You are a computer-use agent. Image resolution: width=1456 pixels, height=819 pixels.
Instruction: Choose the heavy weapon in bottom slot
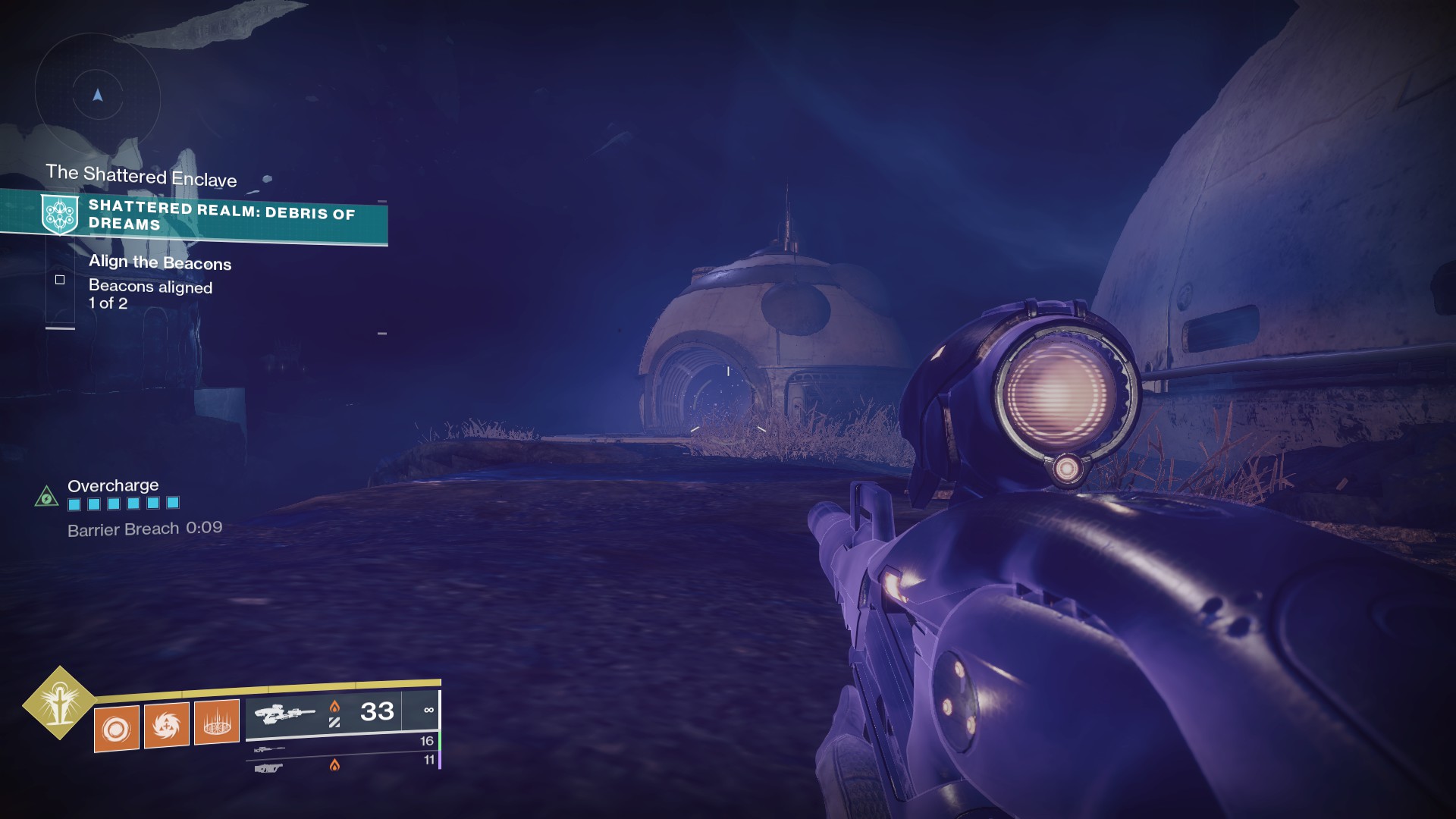pyautogui.click(x=268, y=768)
